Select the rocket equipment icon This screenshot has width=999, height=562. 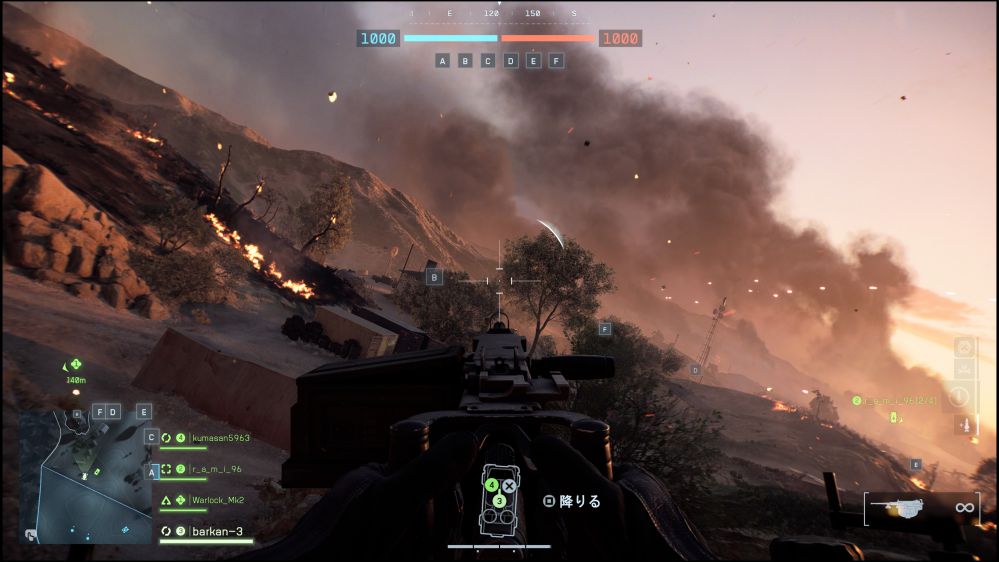tap(965, 424)
